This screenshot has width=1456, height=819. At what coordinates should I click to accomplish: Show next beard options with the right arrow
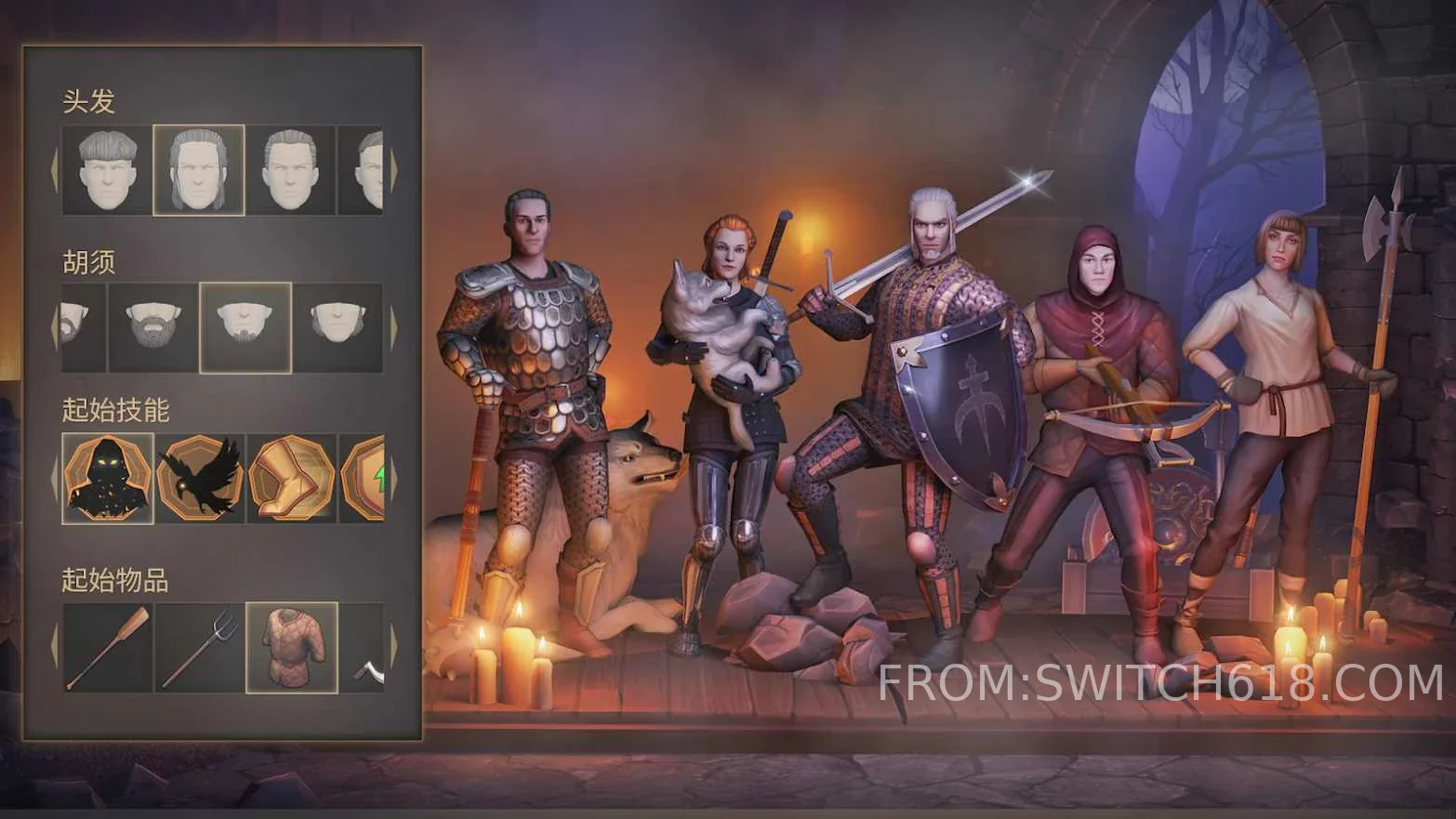393,327
